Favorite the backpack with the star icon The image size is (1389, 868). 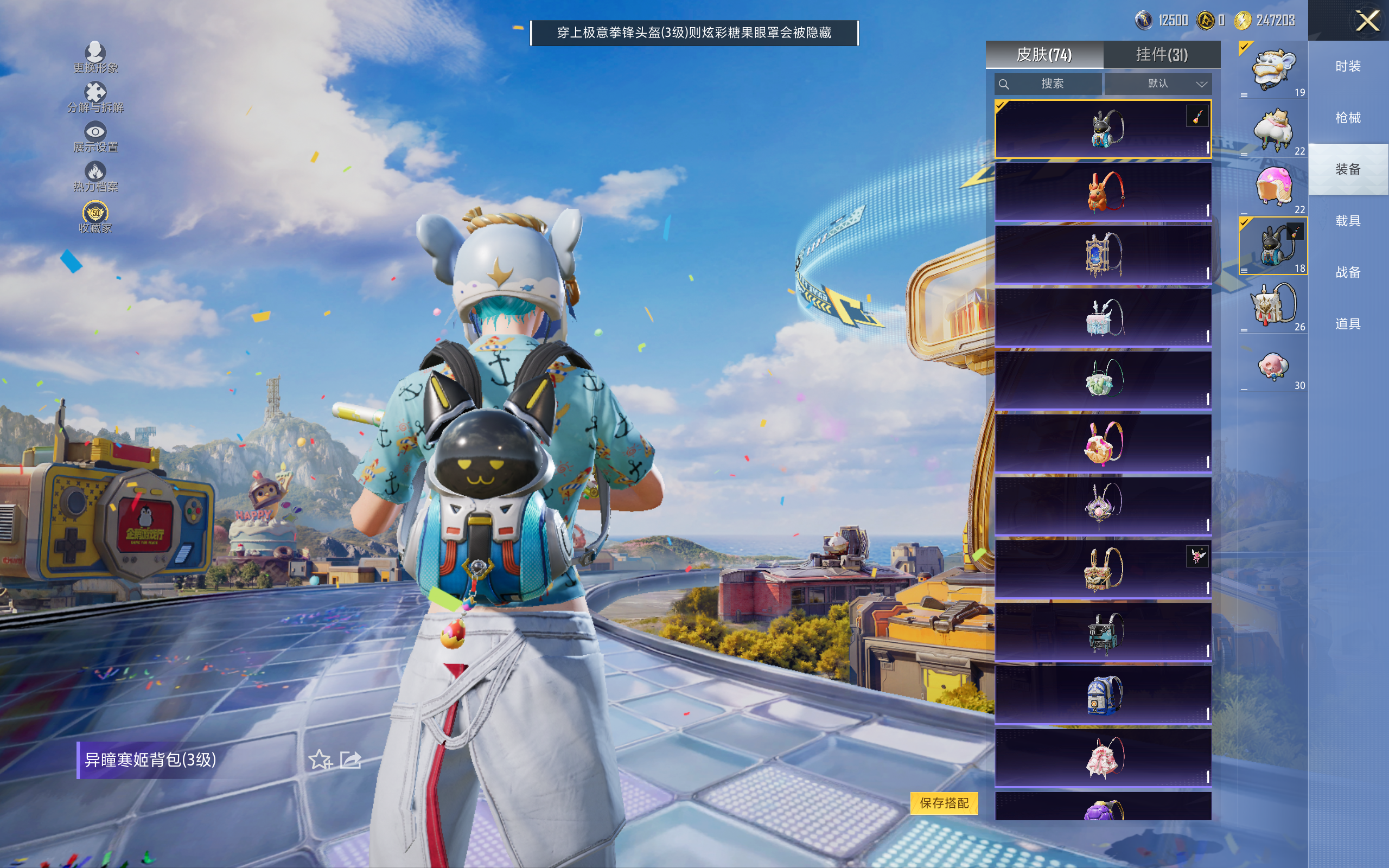[x=320, y=759]
